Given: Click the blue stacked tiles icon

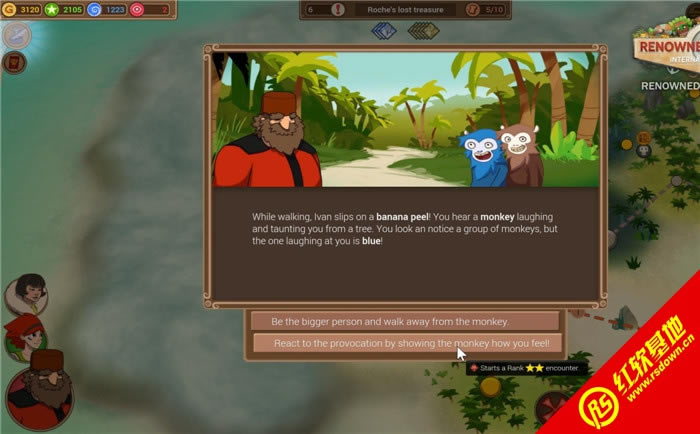Looking at the screenshot, I should coord(384,31).
